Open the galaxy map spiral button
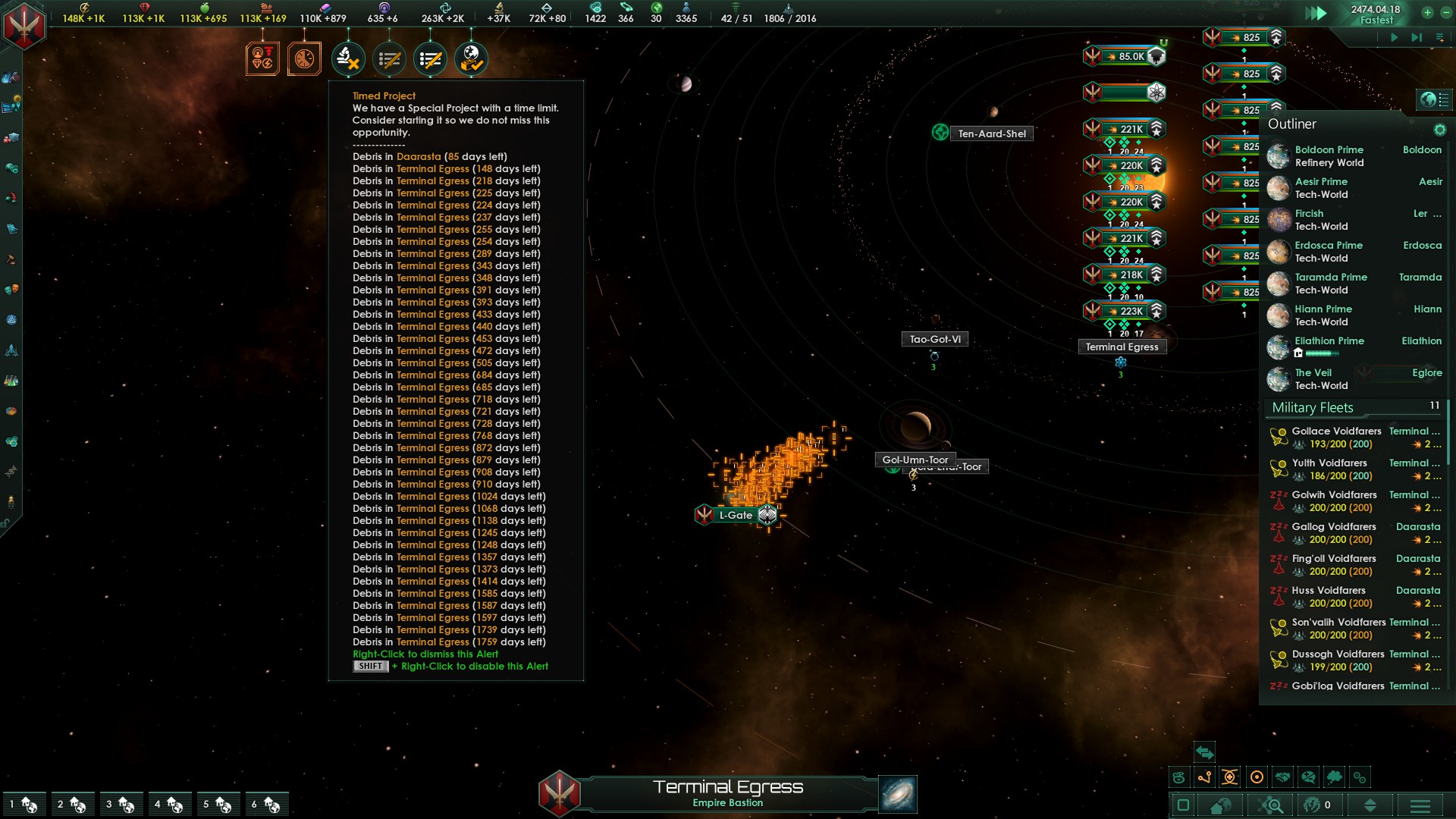Screen dimensions: 1456x819 898,794
